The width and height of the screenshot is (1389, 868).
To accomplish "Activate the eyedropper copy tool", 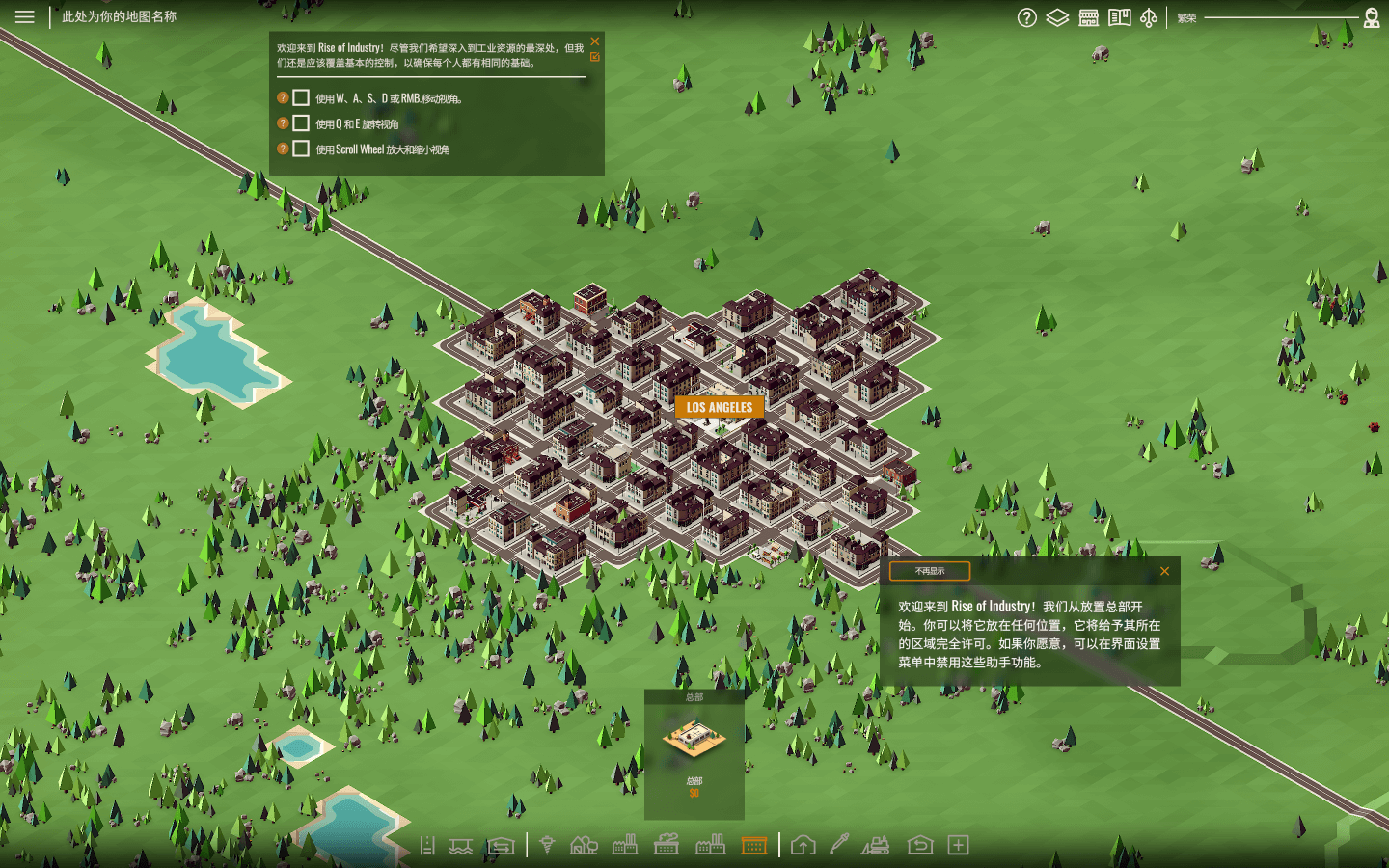I will tap(839, 845).
